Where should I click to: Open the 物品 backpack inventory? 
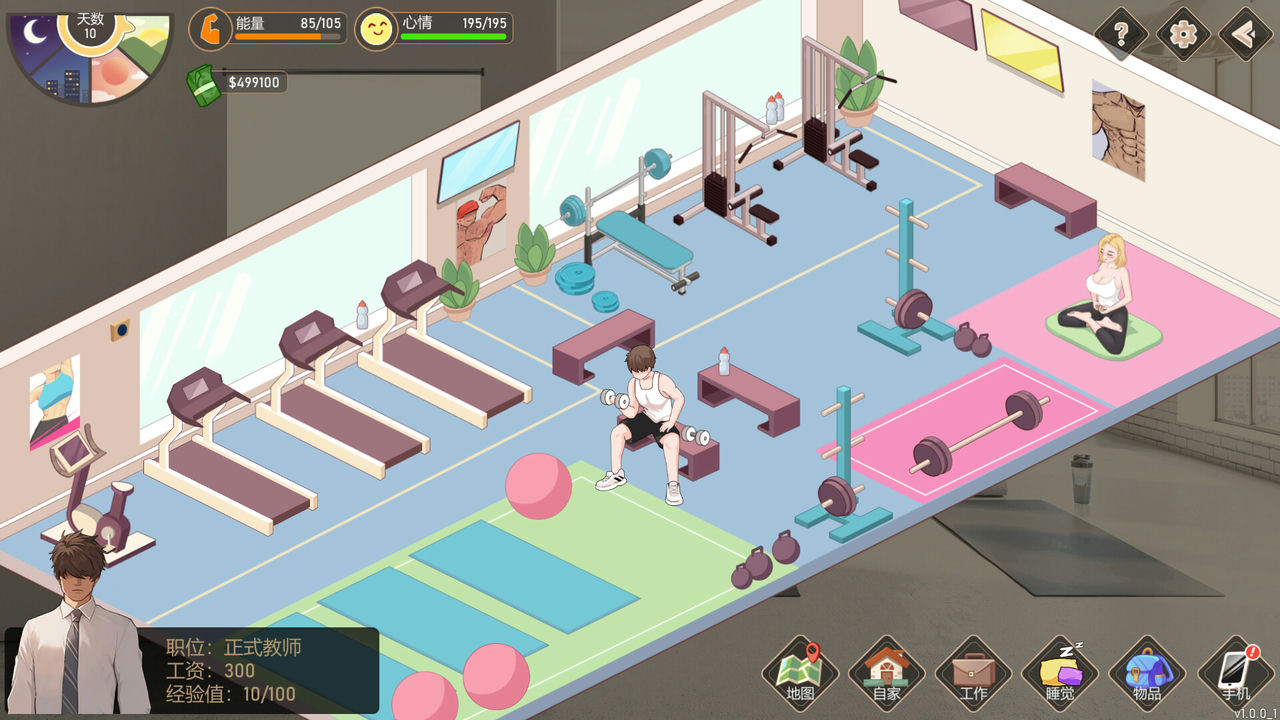click(x=1147, y=672)
